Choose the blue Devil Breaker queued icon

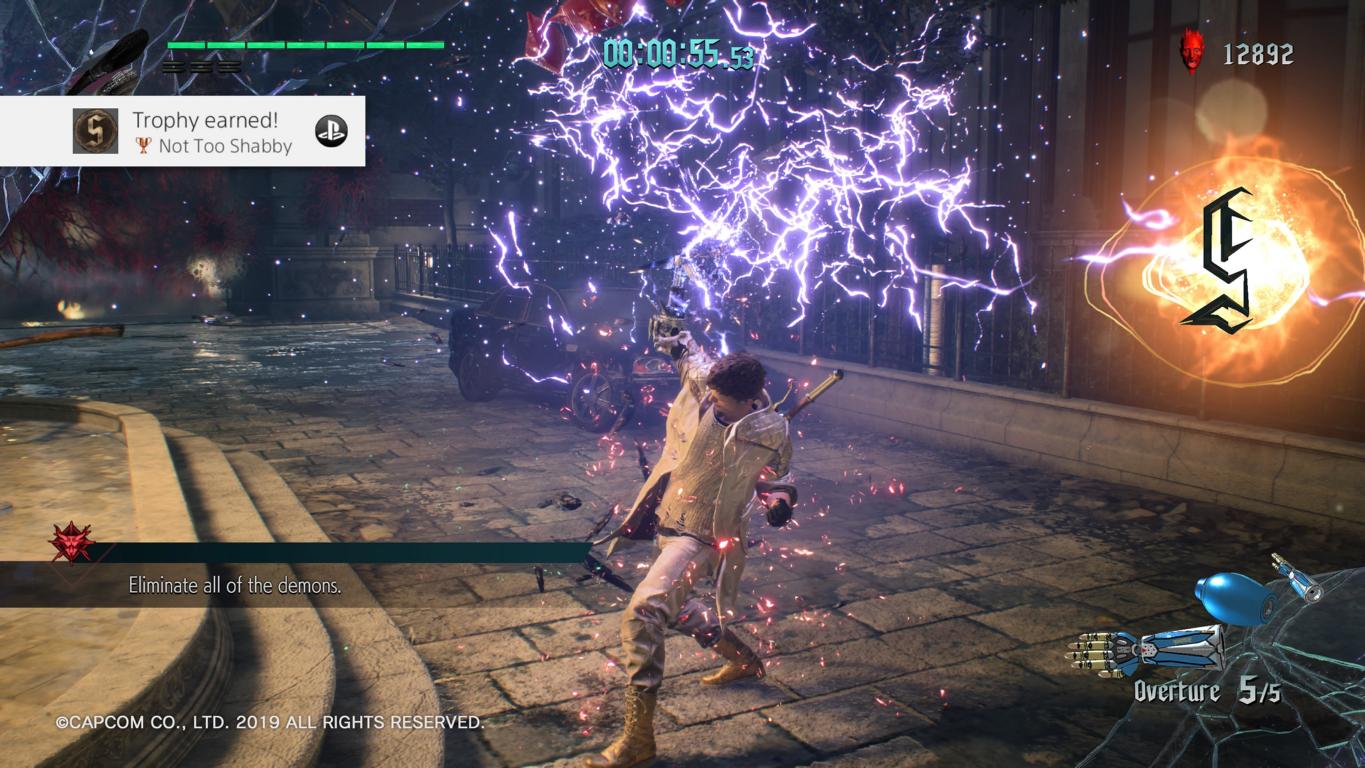tap(1237, 598)
